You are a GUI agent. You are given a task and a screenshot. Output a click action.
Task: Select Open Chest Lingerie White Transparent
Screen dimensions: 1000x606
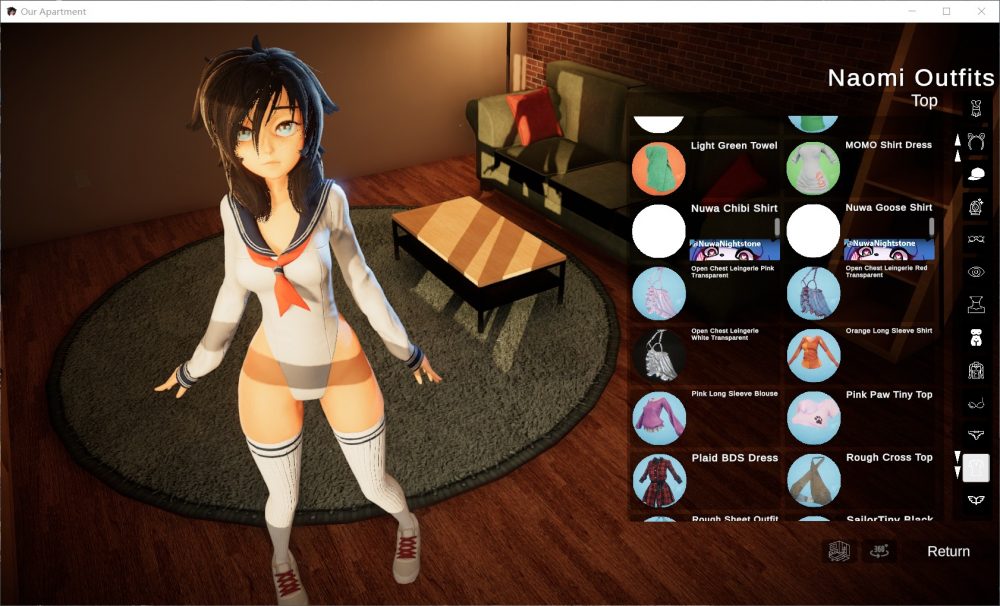659,355
